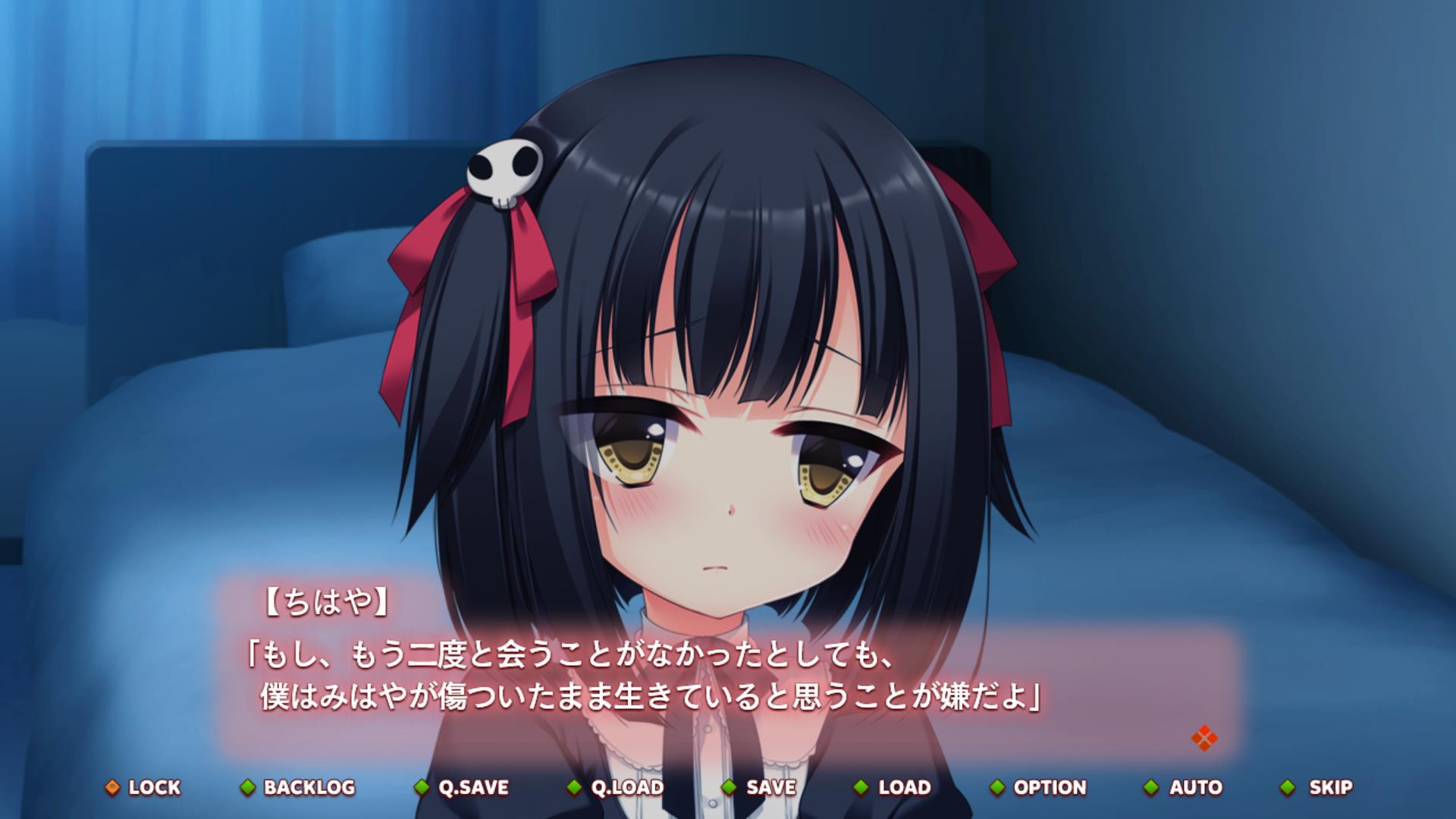Open the BACKLOG of past dialogue
This screenshot has width=1456, height=819.
pyautogui.click(x=299, y=787)
